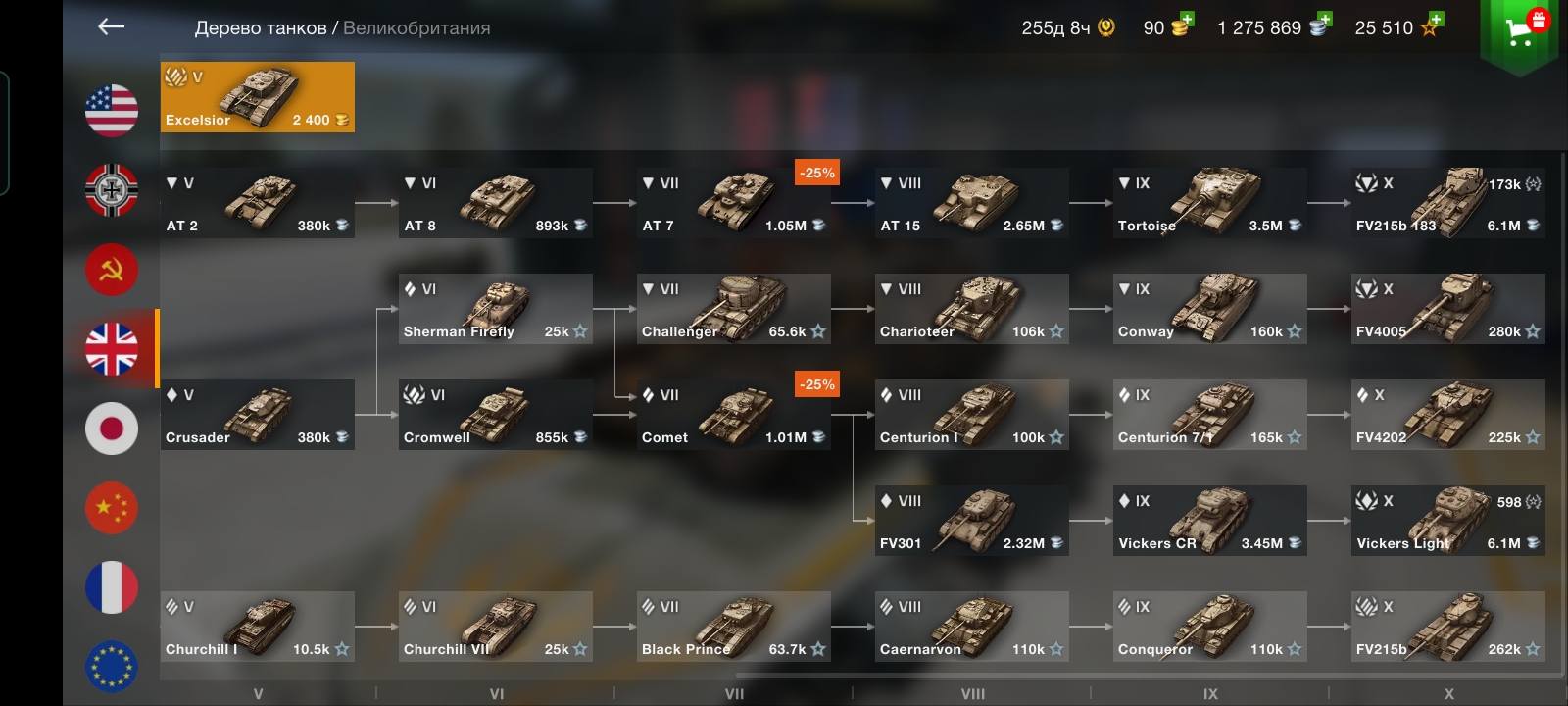Choose the FV4005 tier X tank

[x=1448, y=309]
